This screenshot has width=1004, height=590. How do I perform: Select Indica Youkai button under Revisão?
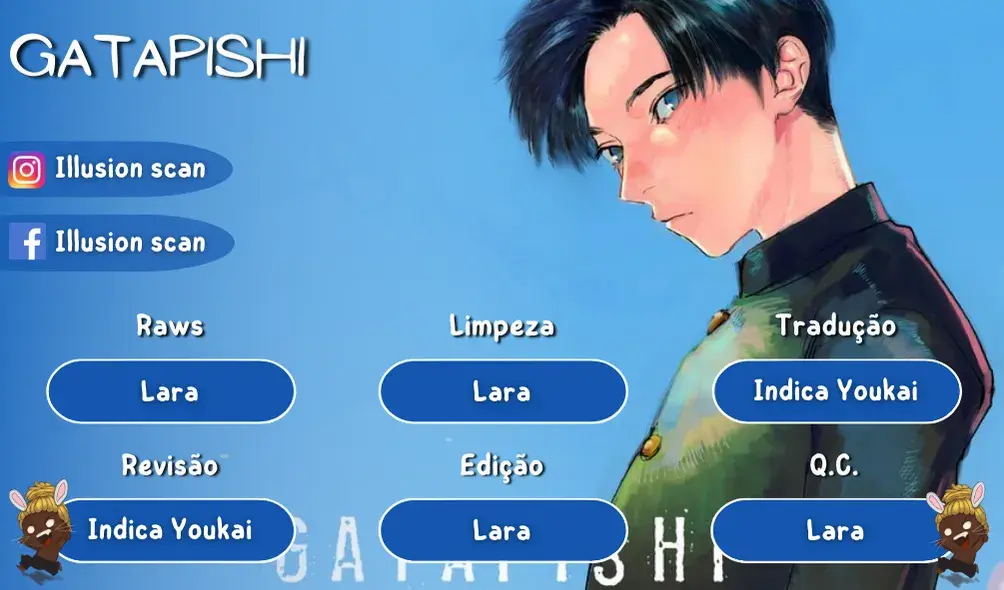coord(170,529)
